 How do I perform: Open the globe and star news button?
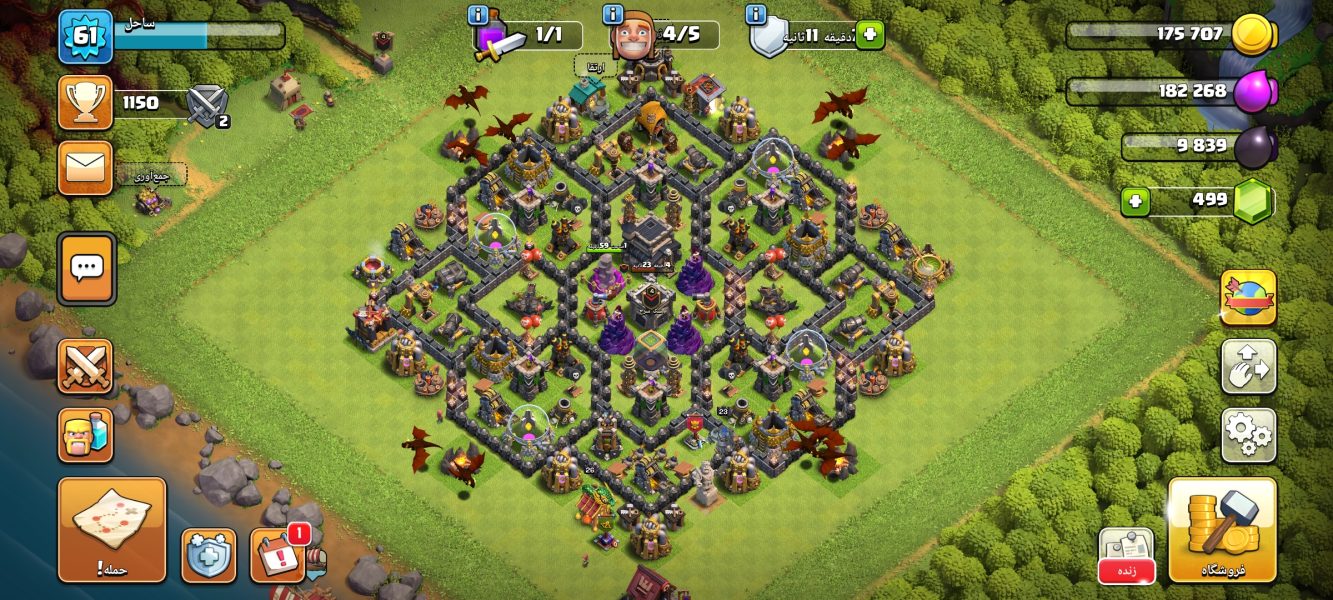tap(1248, 297)
